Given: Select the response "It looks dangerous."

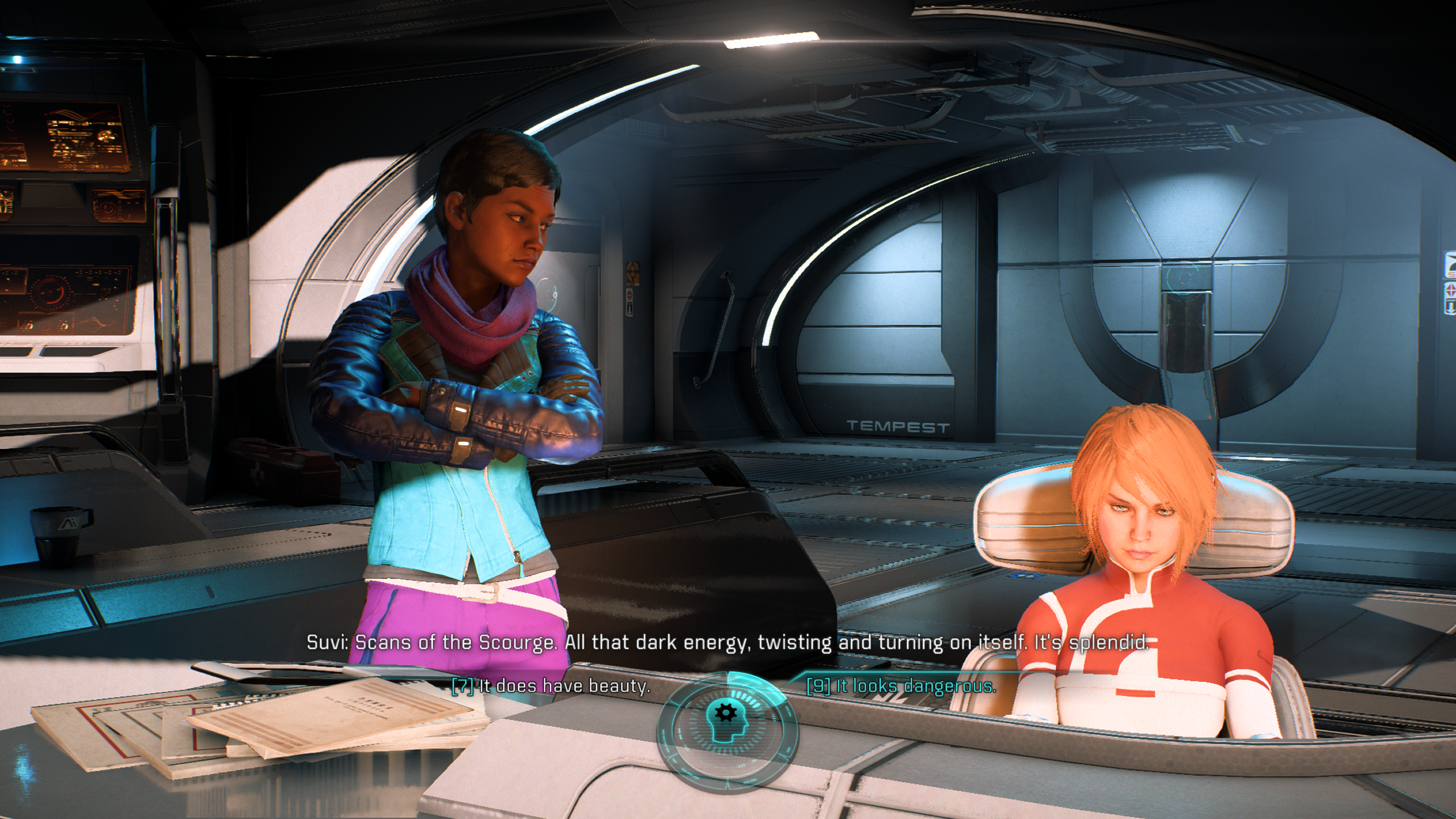Looking at the screenshot, I should tap(901, 686).
